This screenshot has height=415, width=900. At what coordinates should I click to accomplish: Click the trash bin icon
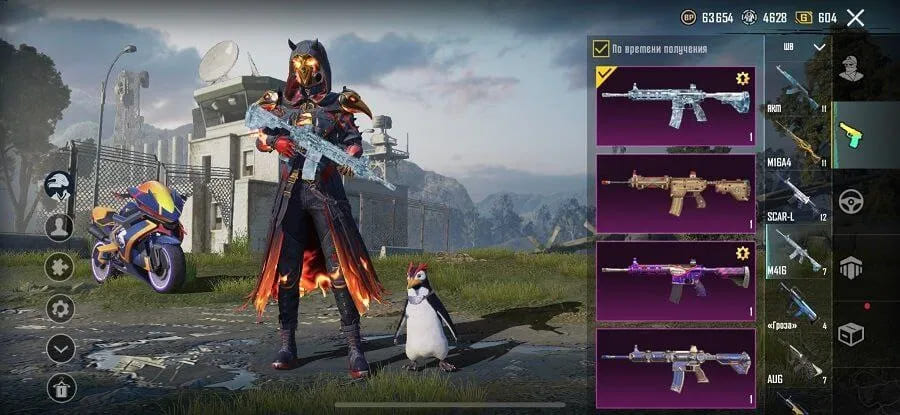[x=60, y=388]
